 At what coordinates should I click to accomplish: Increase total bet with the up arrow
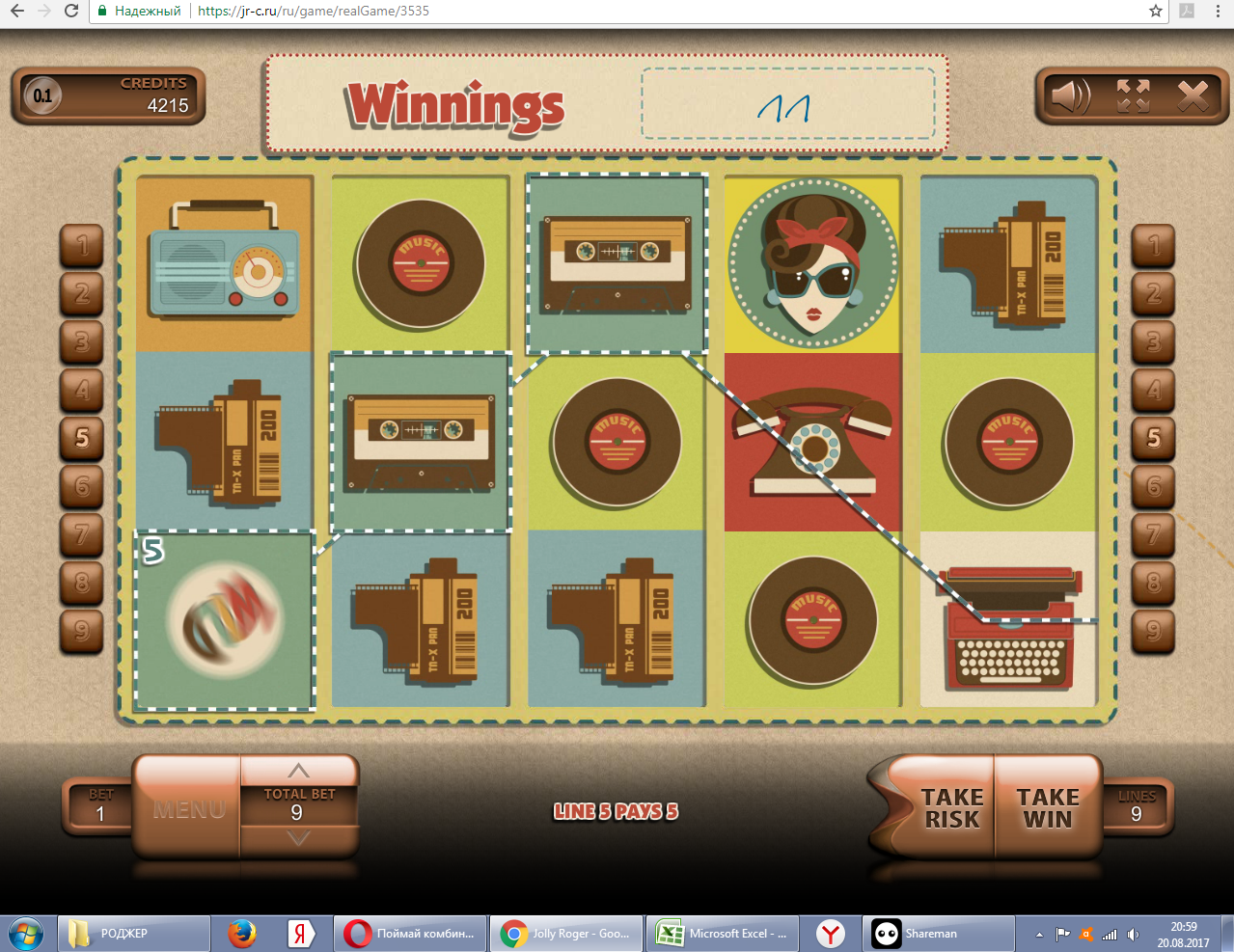pyautogui.click(x=299, y=771)
